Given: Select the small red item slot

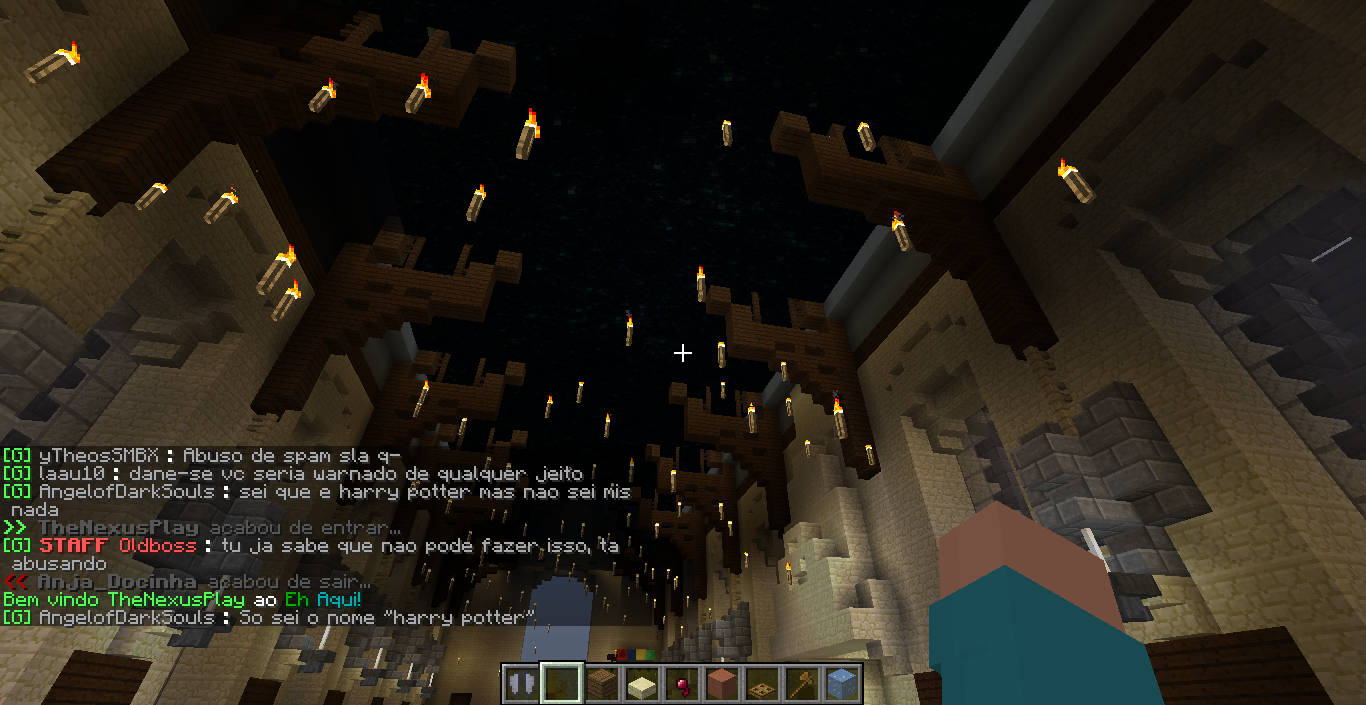Looking at the screenshot, I should pyautogui.click(x=682, y=684).
